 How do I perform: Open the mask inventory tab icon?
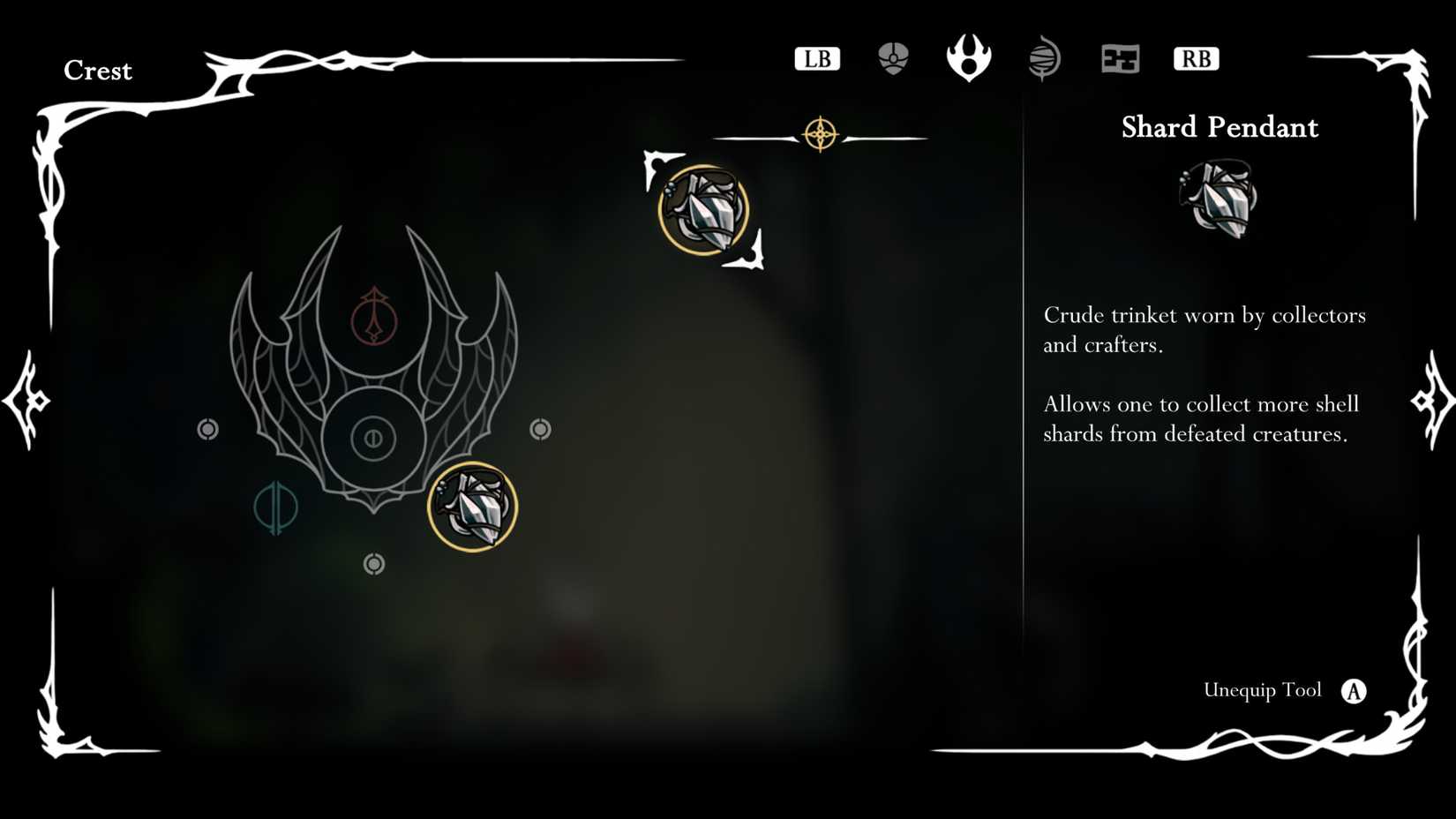click(x=893, y=56)
